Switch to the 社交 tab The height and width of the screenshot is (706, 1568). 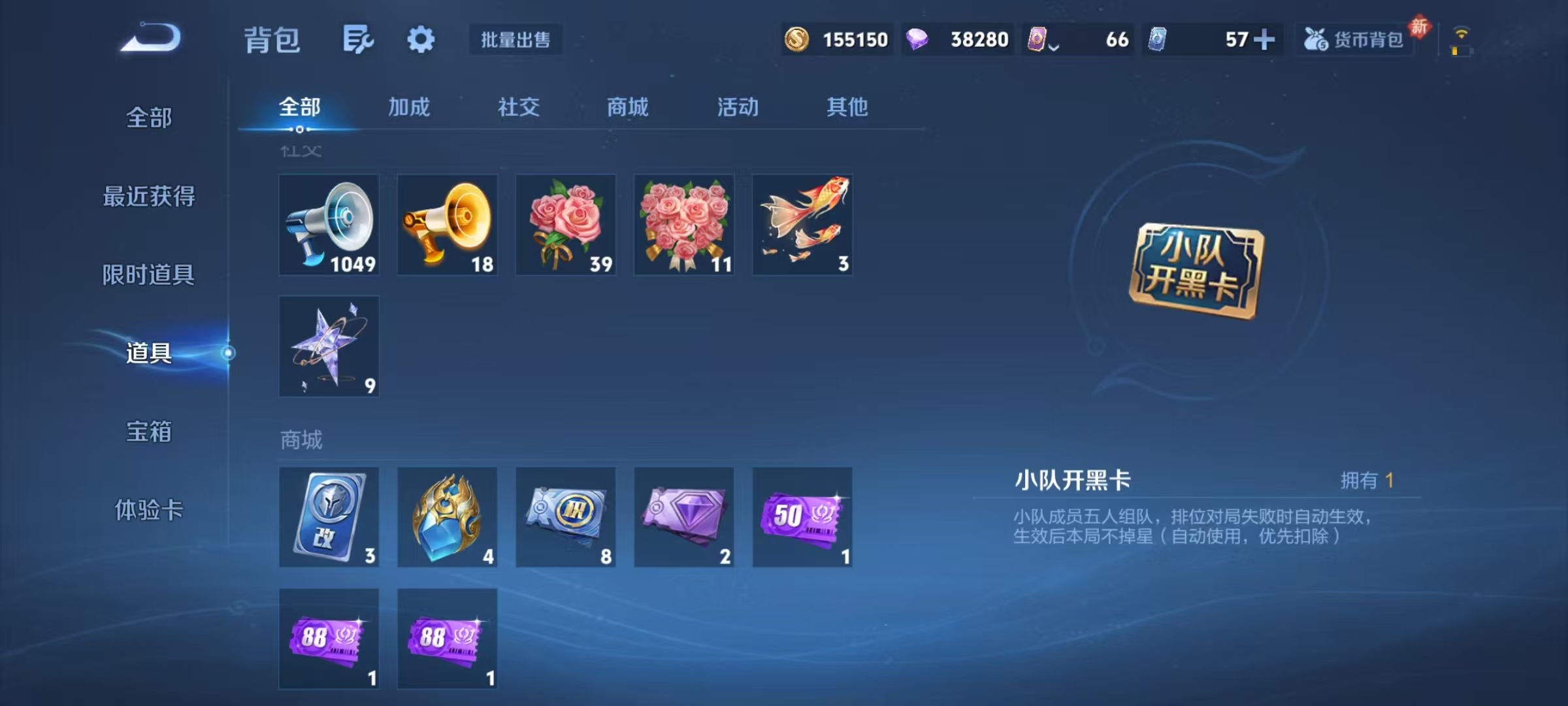pos(519,108)
